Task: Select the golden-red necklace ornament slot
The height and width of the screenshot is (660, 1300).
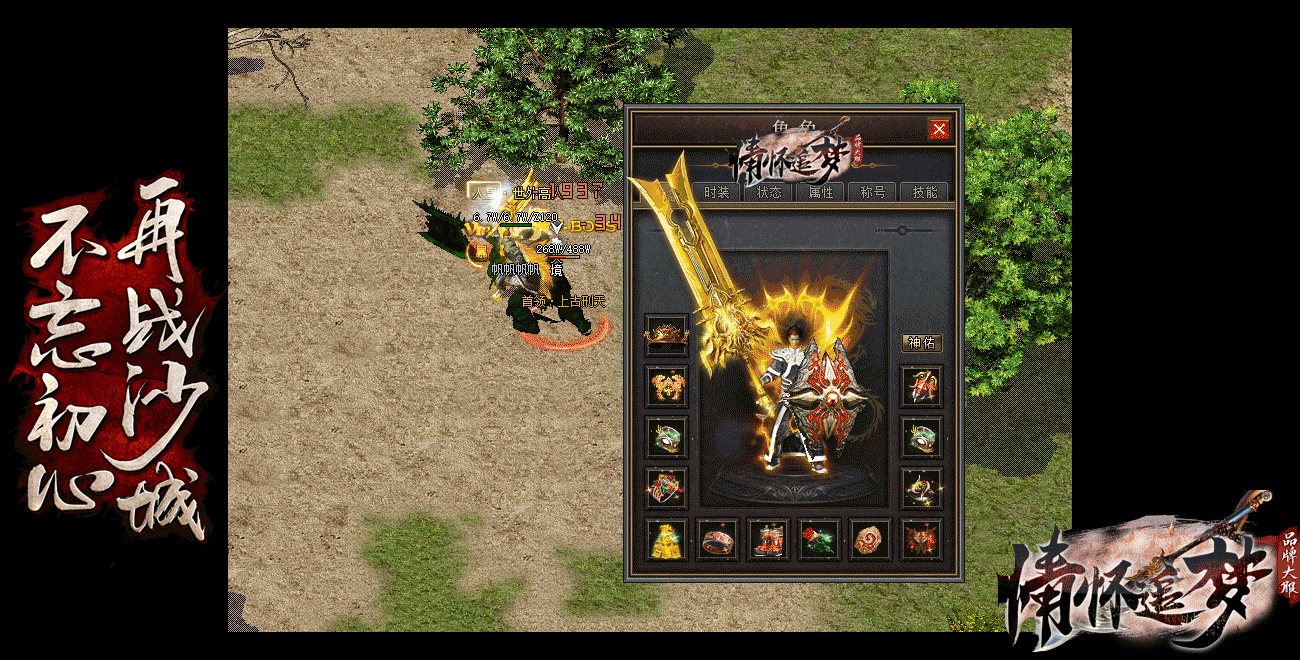Action: [x=666, y=385]
